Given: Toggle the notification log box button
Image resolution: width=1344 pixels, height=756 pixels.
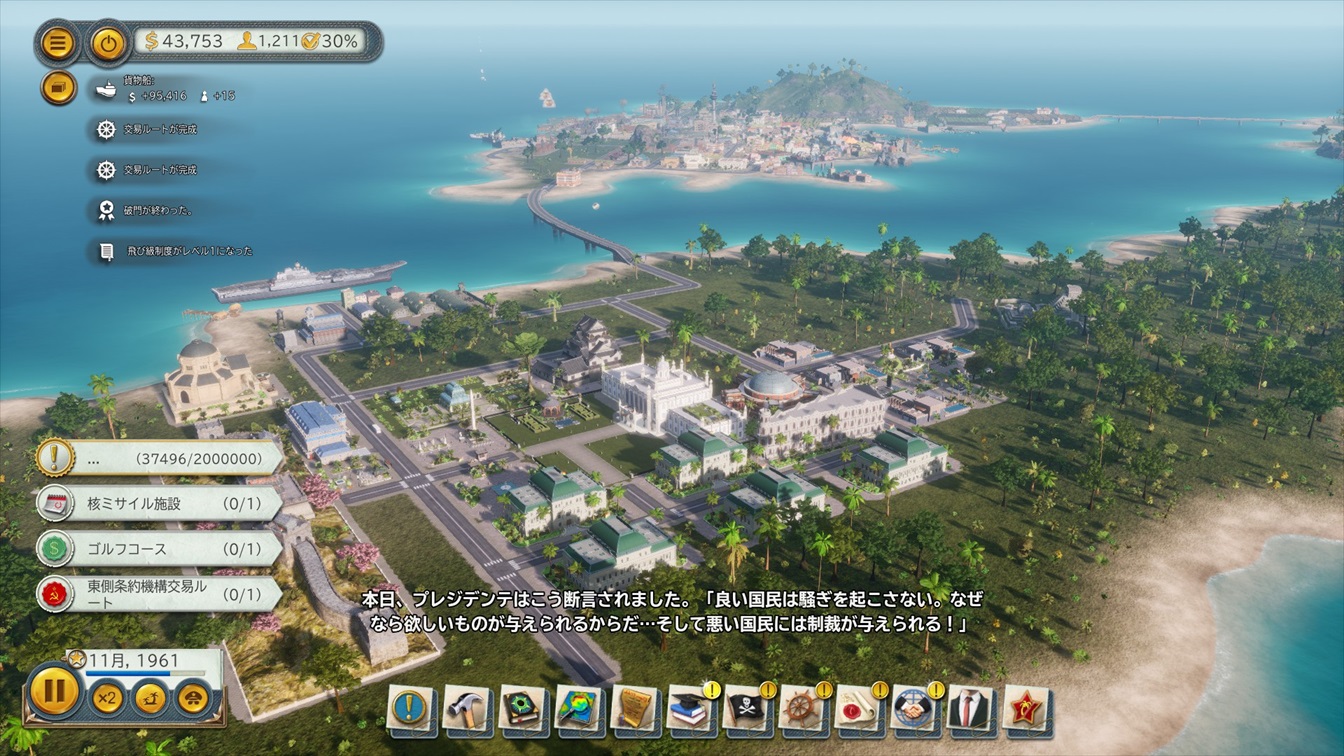Looking at the screenshot, I should tap(58, 88).
